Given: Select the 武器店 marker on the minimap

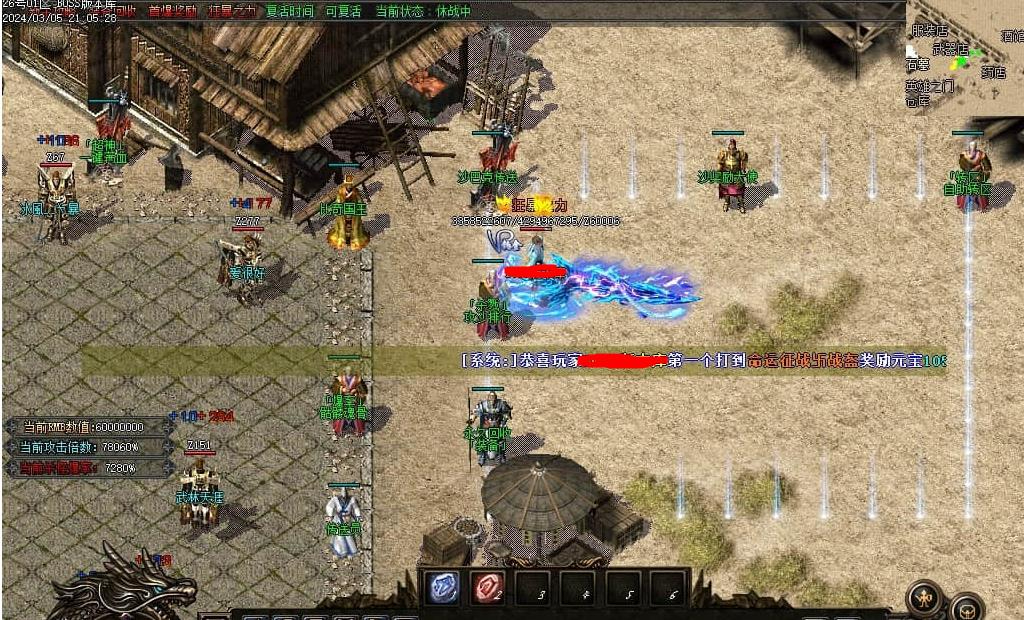Looking at the screenshot, I should [x=950, y=48].
